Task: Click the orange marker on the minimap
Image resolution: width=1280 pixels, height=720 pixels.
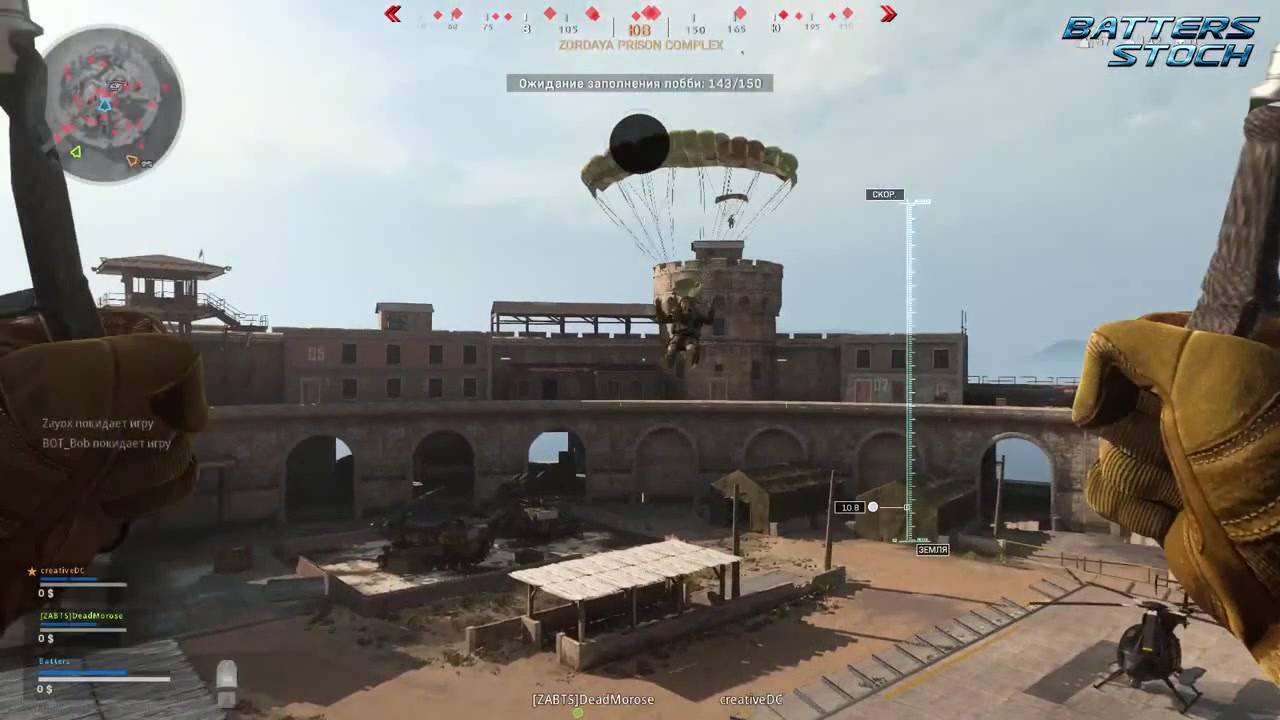Action: (x=131, y=159)
